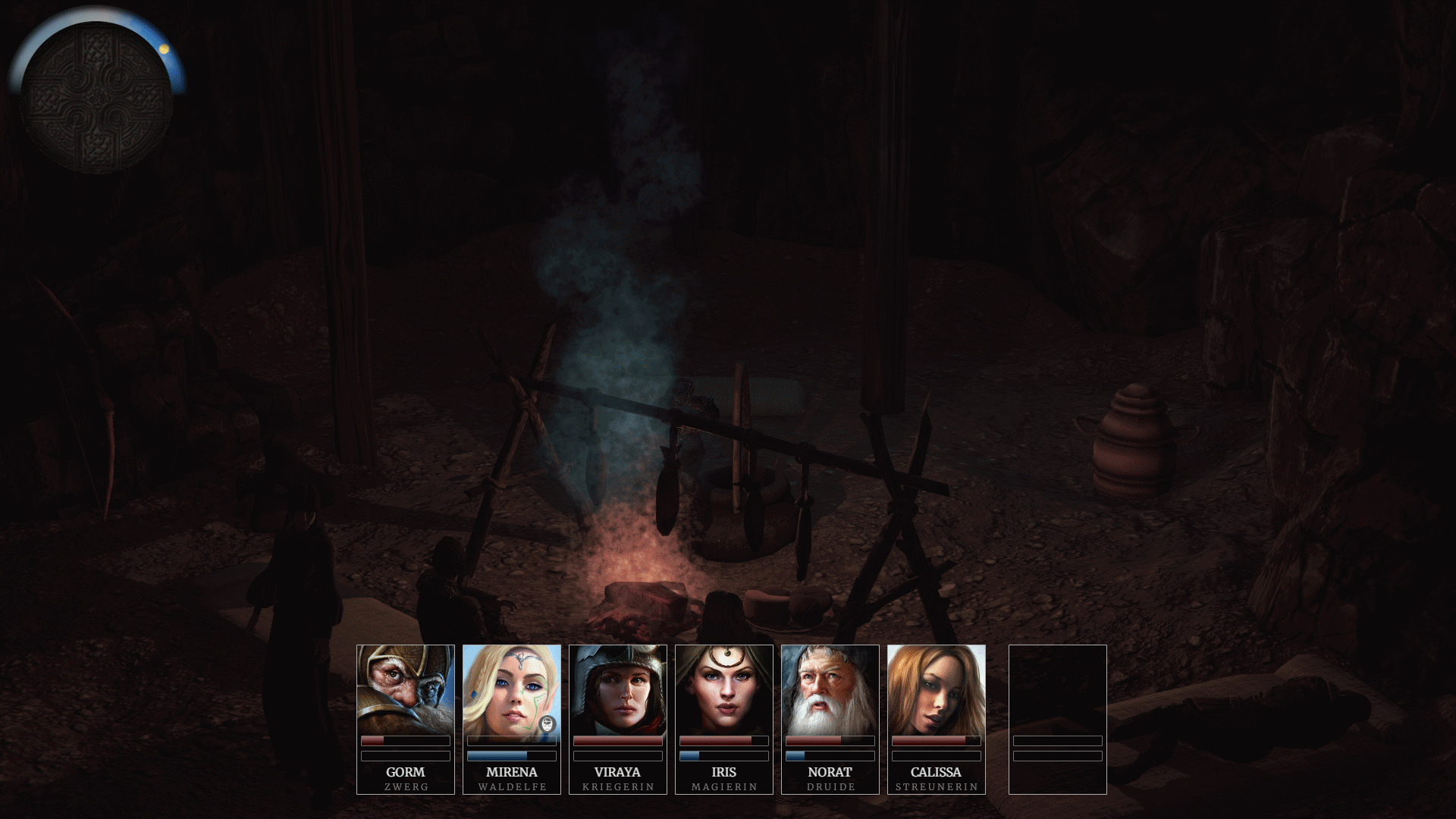Select the empty seventh party slot

coord(1058,719)
